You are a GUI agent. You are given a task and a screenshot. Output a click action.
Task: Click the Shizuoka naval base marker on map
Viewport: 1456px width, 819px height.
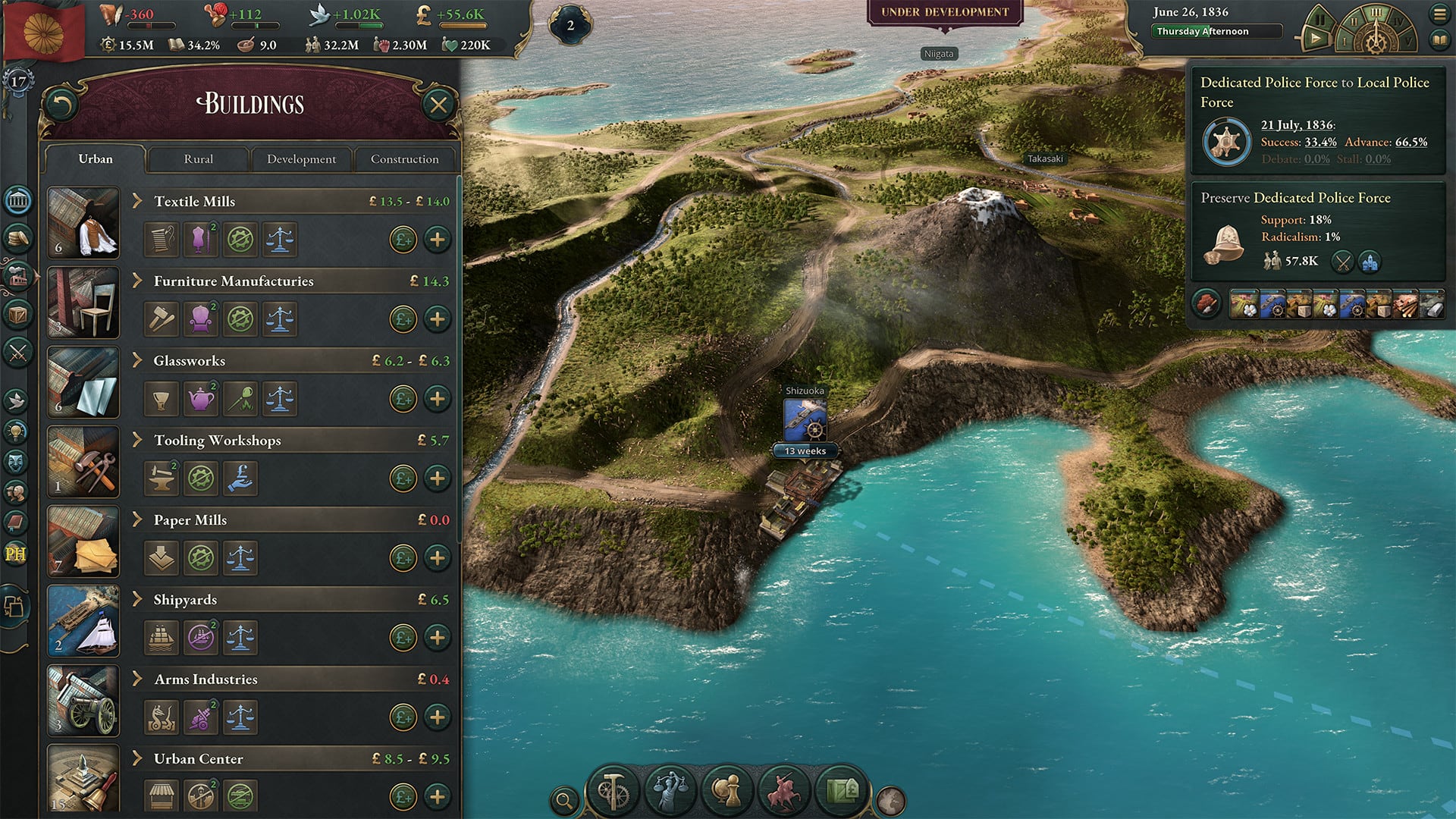click(804, 421)
